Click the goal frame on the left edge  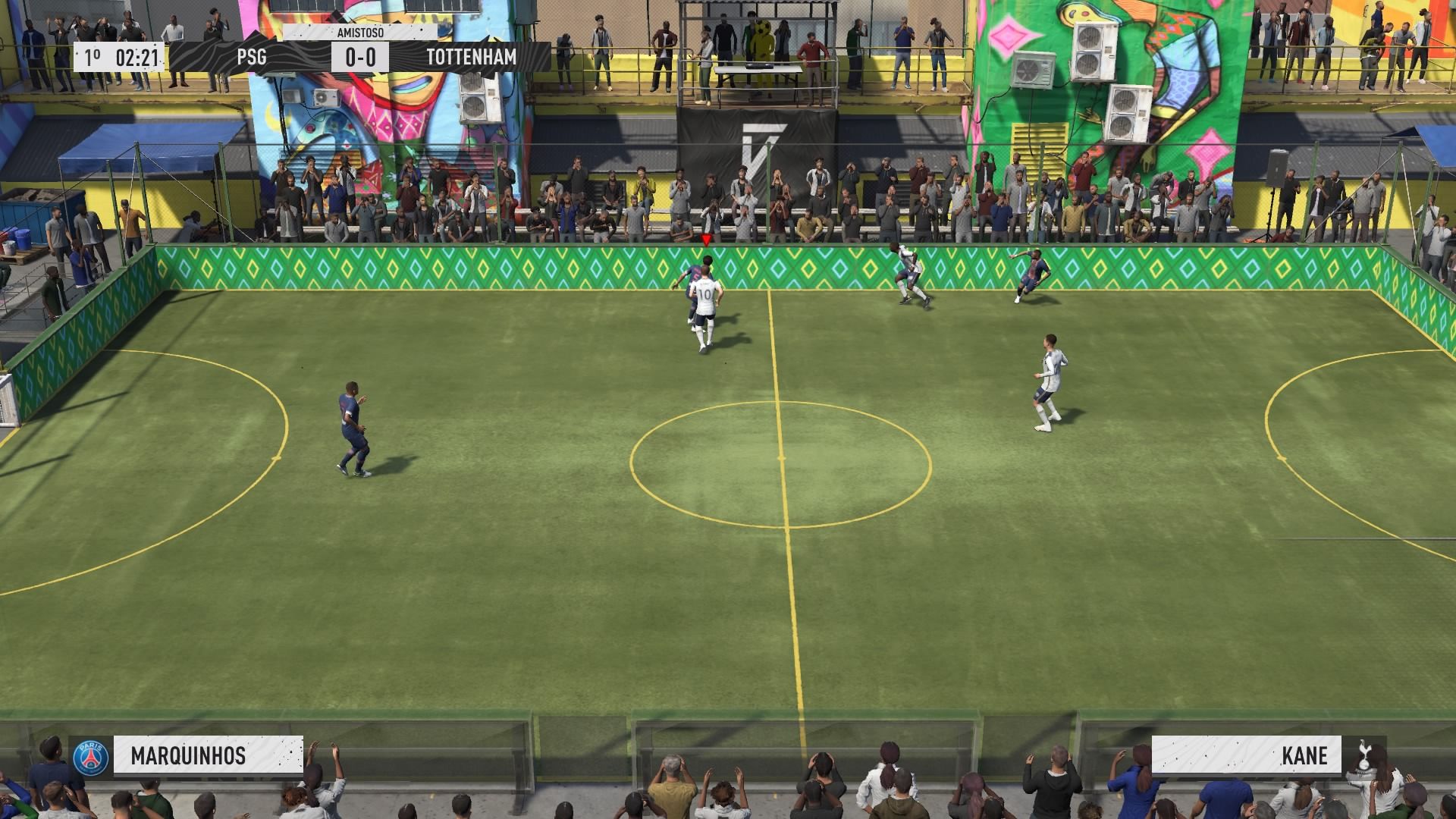[x=6, y=402]
